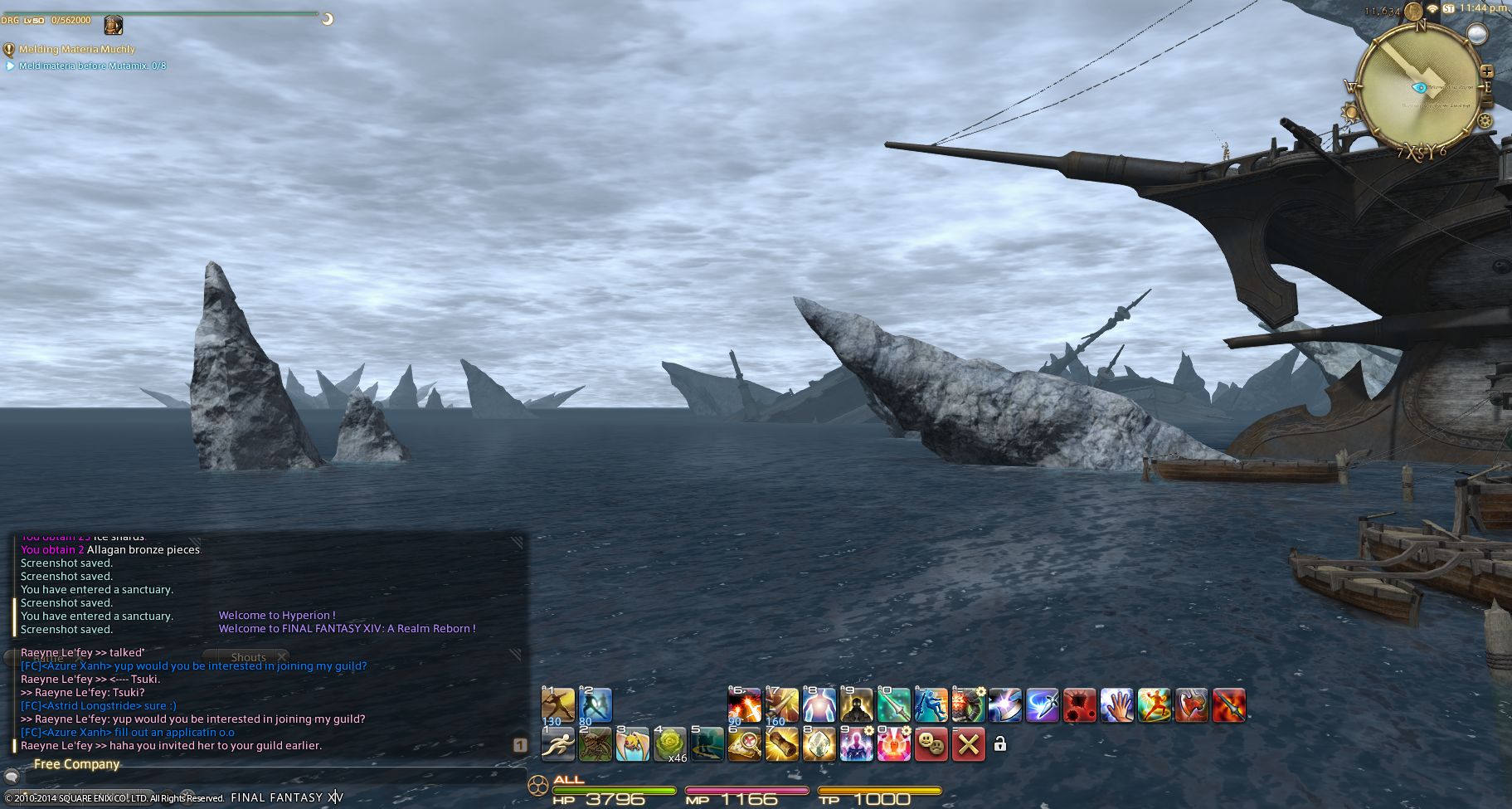Screen dimensions: 1512x809
Task: Use the magnifying glass map action
Action: point(744,744)
